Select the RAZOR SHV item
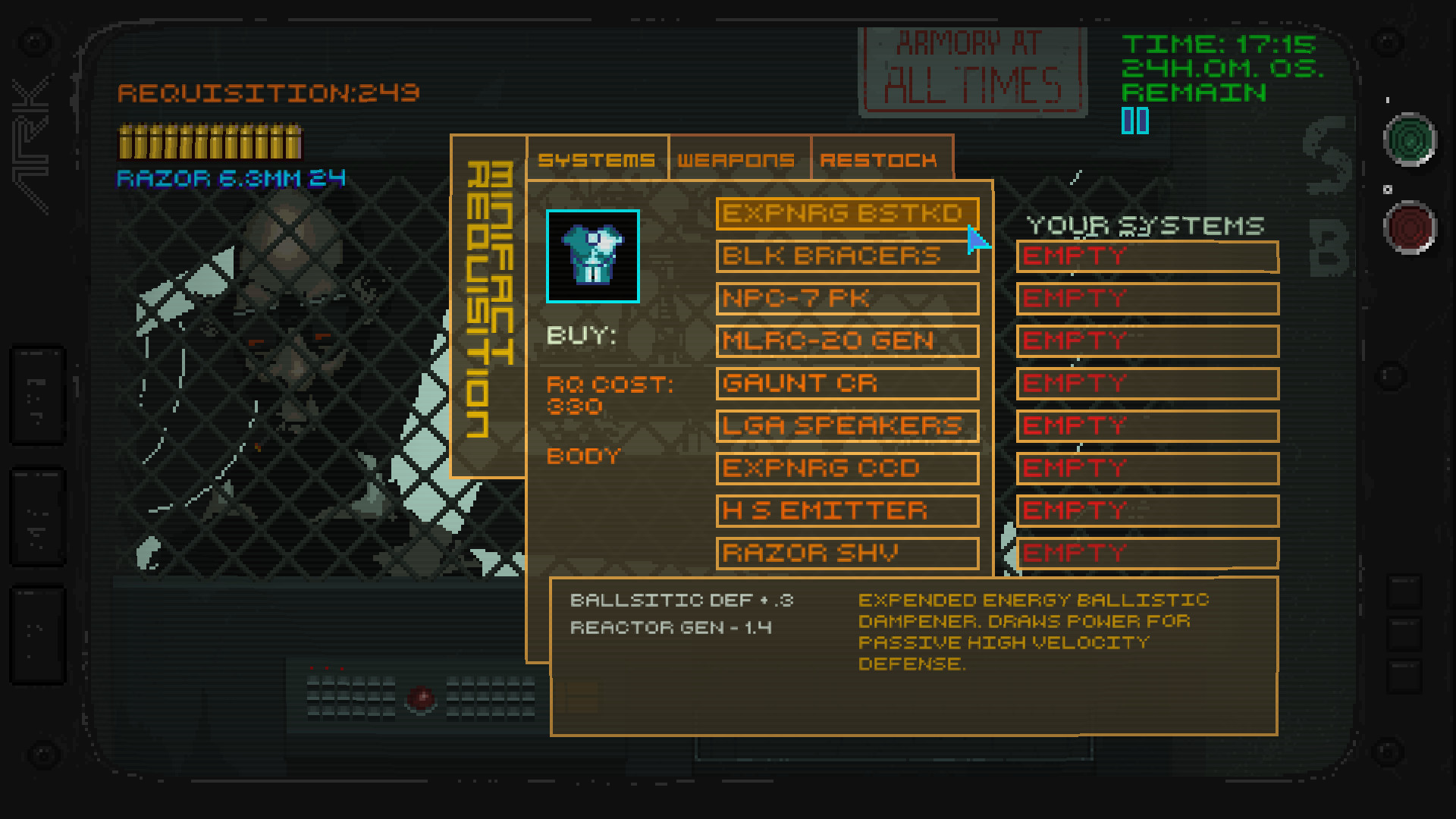 tap(846, 553)
